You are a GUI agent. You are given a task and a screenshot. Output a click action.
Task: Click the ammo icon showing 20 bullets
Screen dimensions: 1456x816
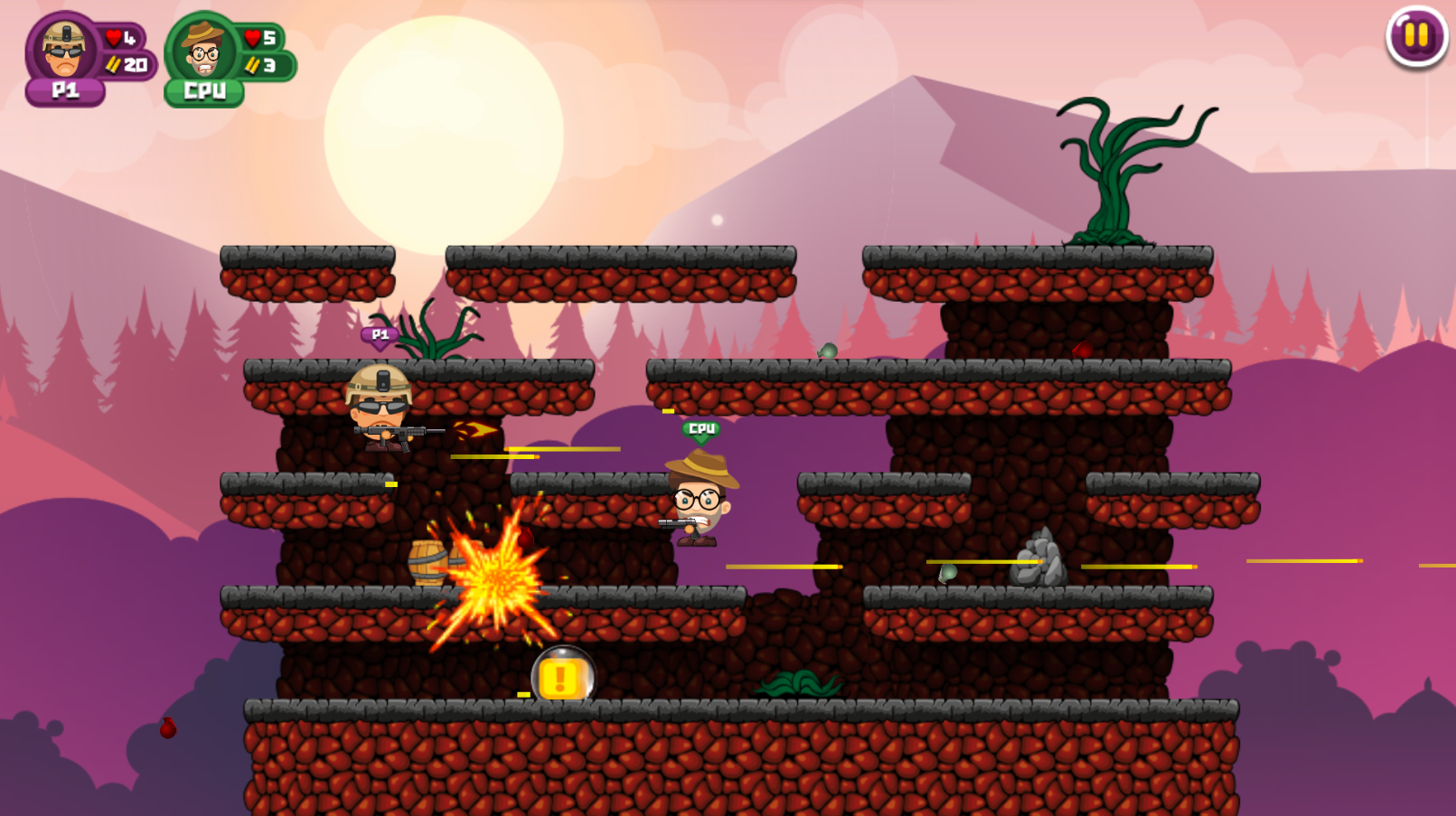click(114, 64)
